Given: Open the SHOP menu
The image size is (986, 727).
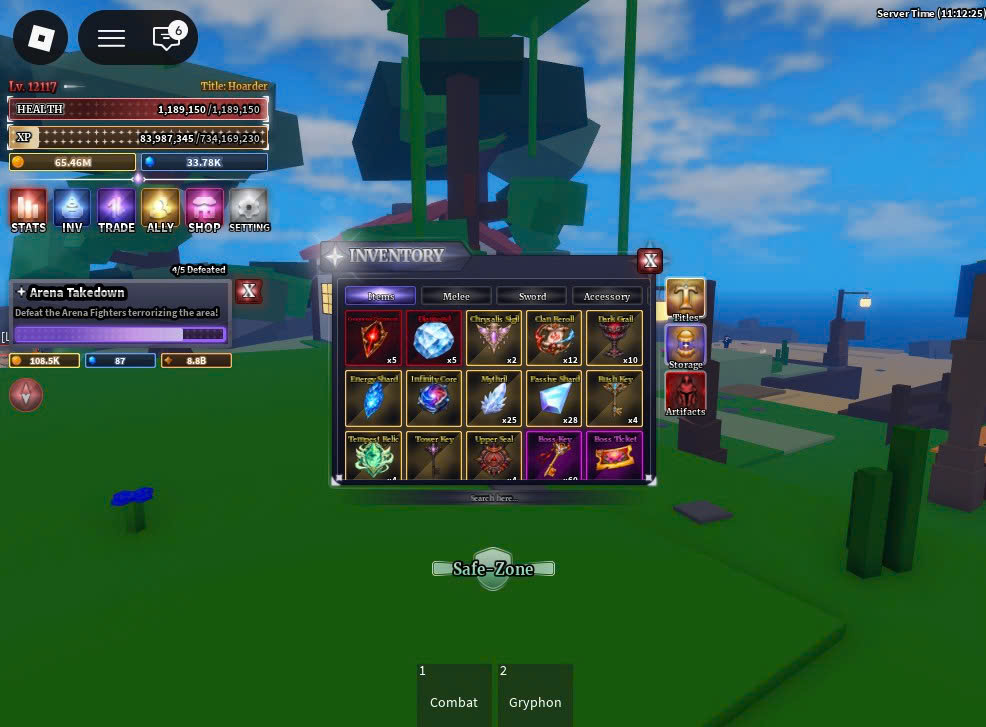Looking at the screenshot, I should tap(204, 210).
